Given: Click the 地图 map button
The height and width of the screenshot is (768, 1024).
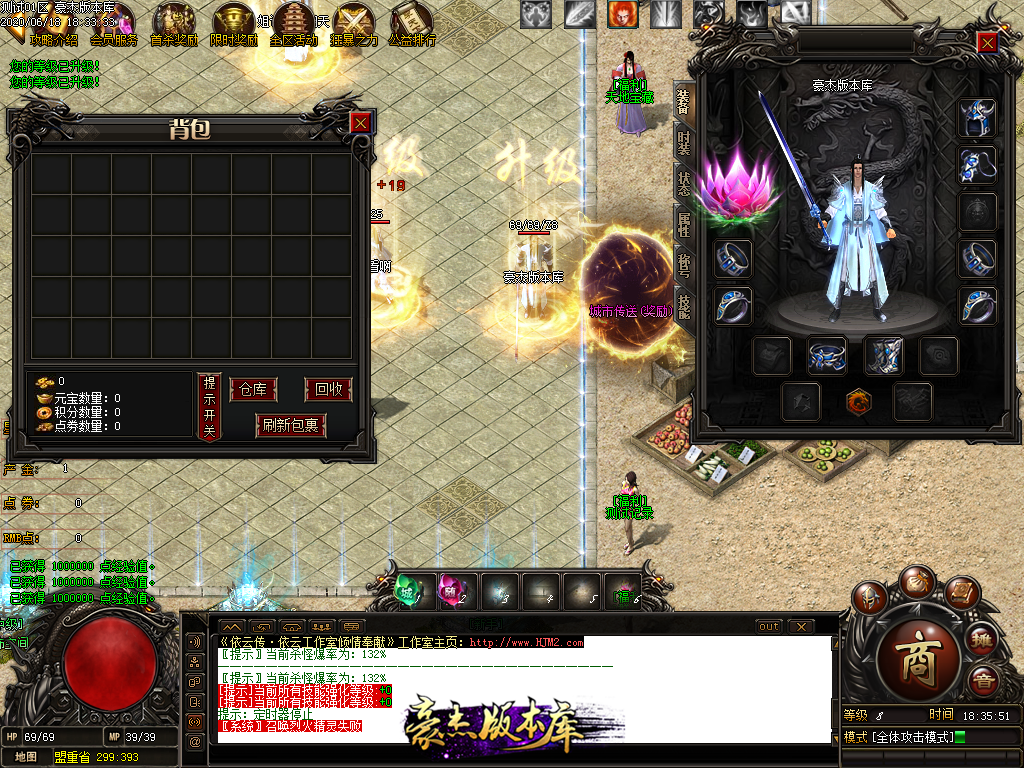Looking at the screenshot, I should click(x=26, y=756).
